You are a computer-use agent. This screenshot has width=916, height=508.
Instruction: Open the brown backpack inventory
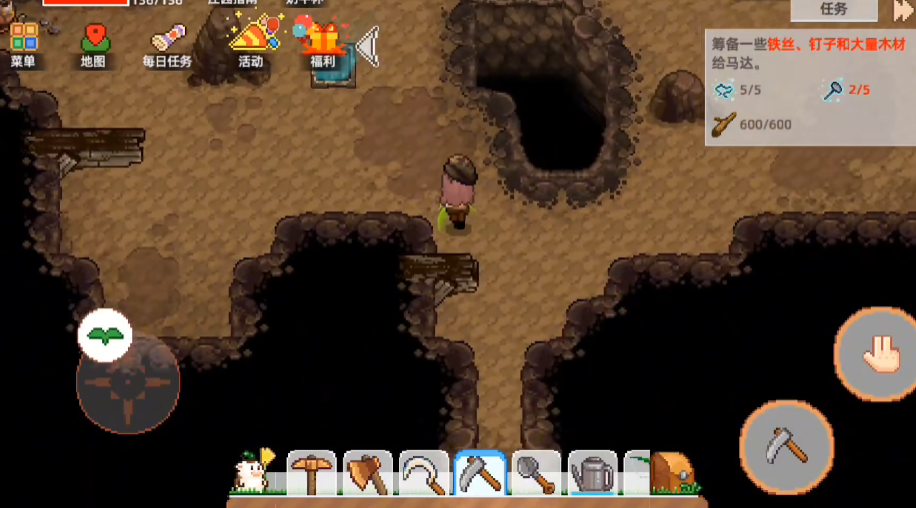[671, 472]
